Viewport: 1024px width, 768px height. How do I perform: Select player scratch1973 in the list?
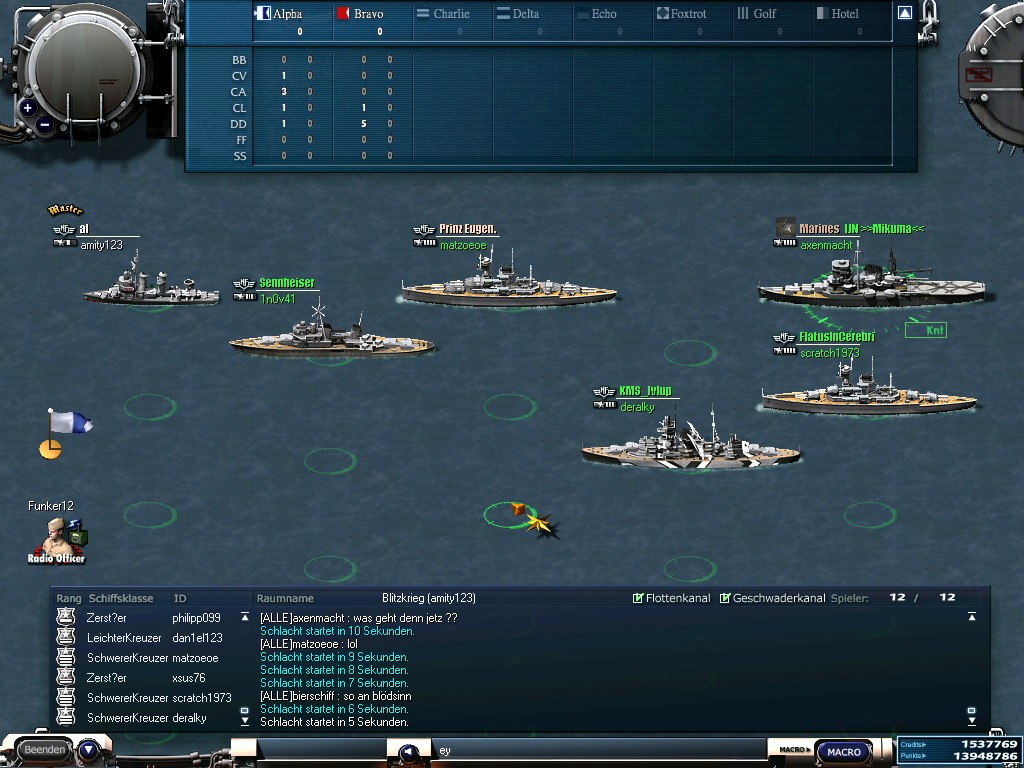point(201,698)
